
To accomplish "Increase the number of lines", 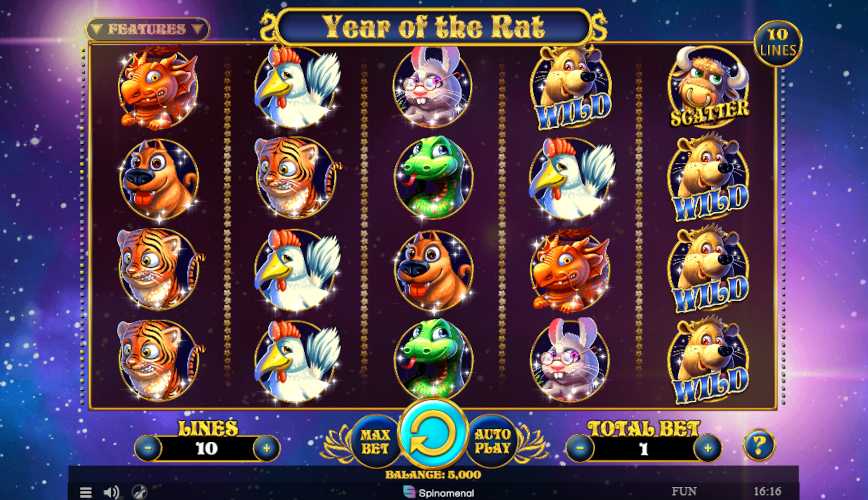I will pyautogui.click(x=266, y=448).
